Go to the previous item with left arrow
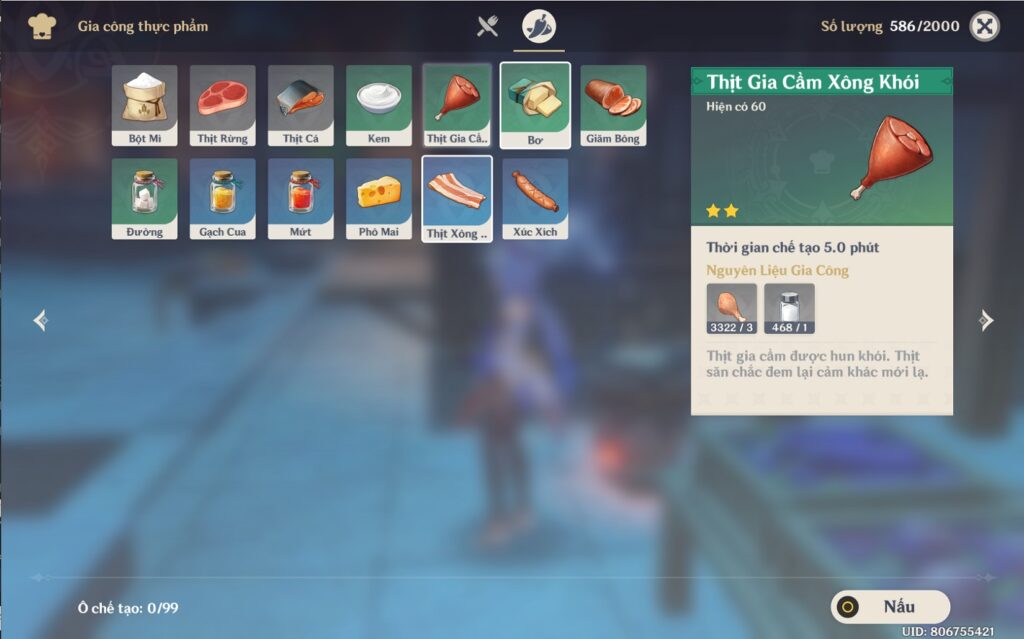Image resolution: width=1024 pixels, height=639 pixels. [40, 320]
